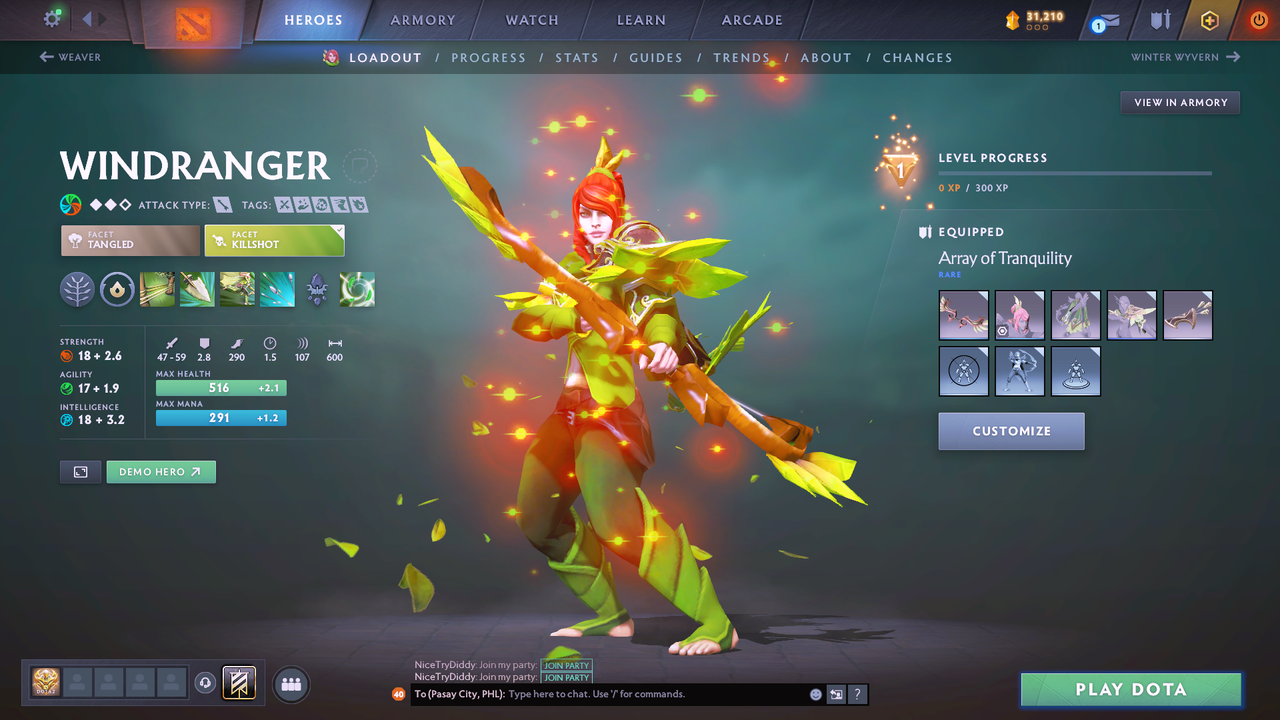The width and height of the screenshot is (1280, 720).
Task: Click the Dota Plus hexagon icon
Action: click(x=1209, y=20)
